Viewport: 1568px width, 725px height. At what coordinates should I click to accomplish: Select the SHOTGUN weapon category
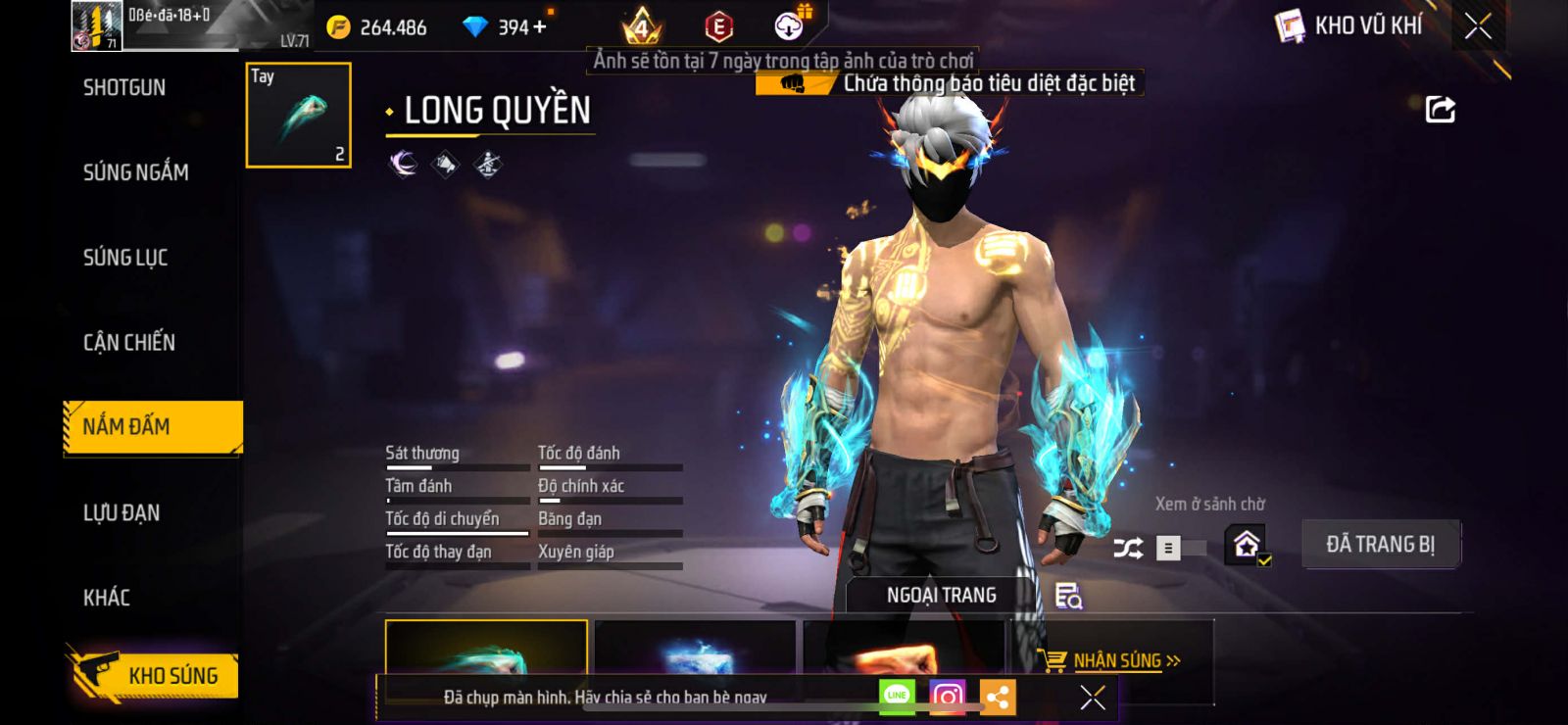point(124,88)
